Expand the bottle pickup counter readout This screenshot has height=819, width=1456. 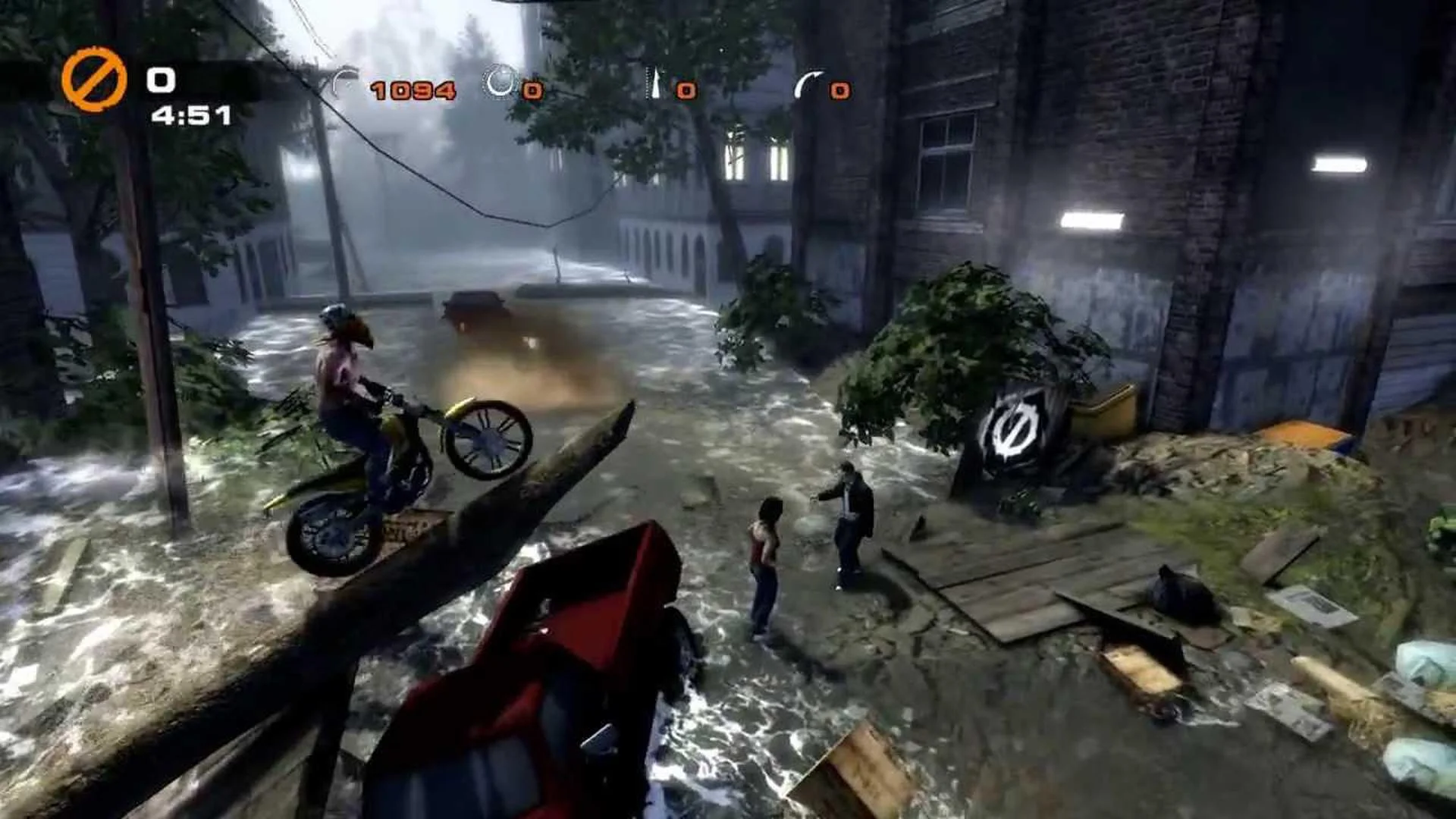[687, 91]
